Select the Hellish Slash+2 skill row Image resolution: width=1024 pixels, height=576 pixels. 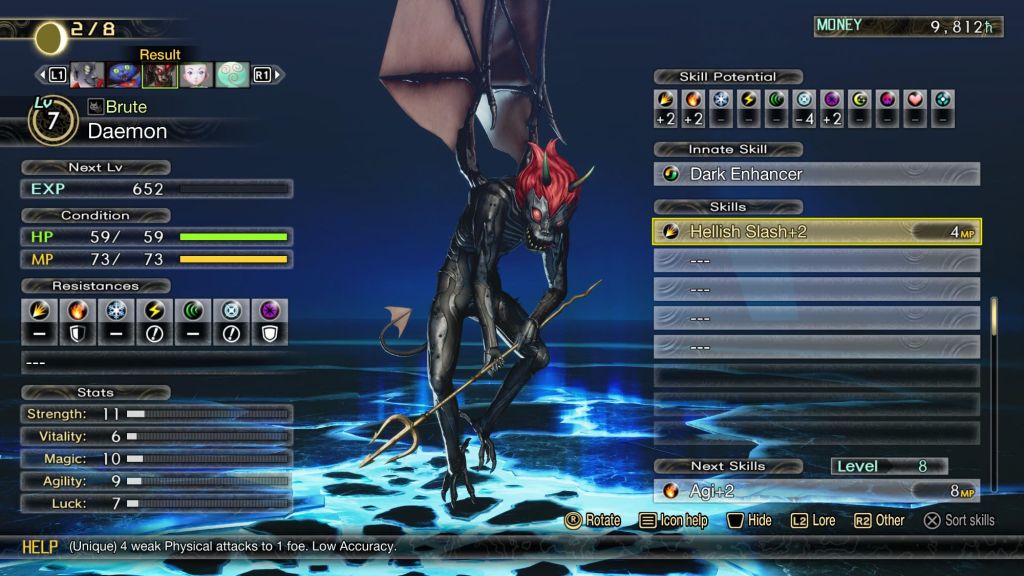[x=816, y=232]
